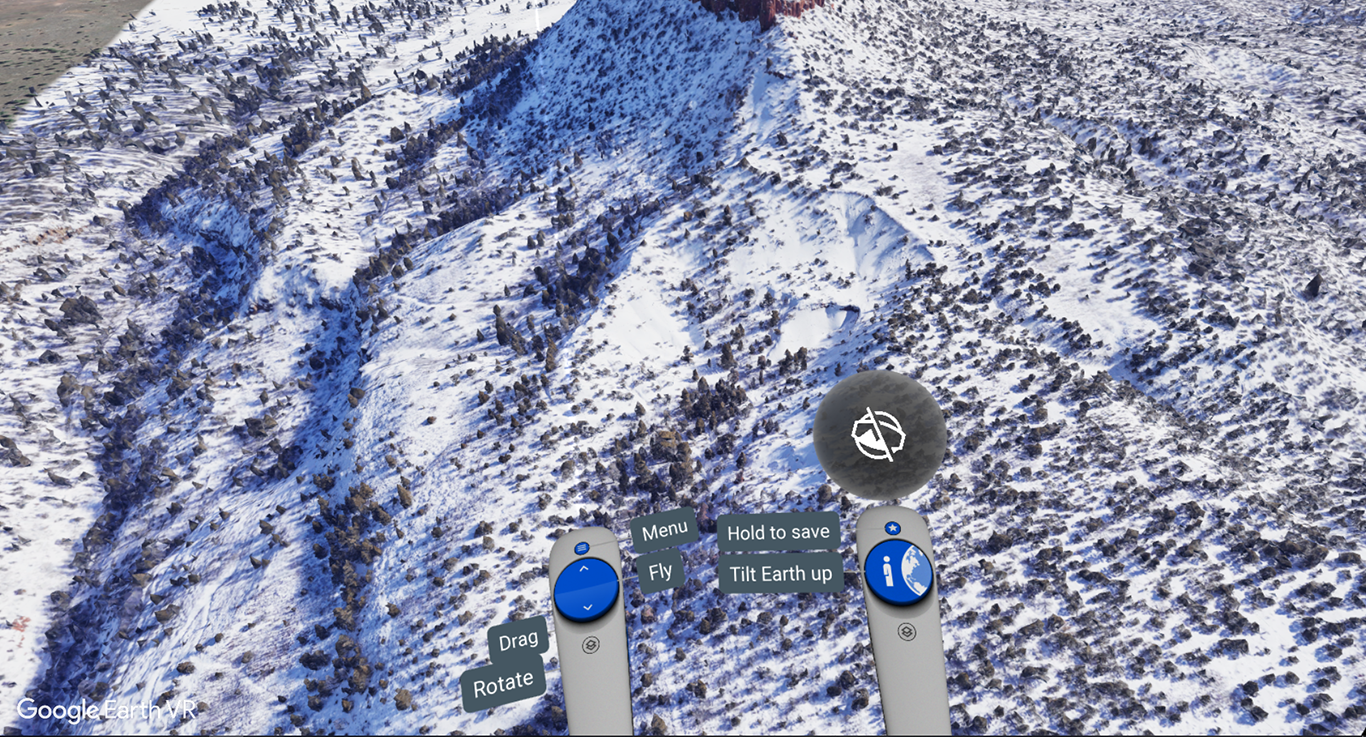
Task: Toggle Tilt Earth up on the right touchpad
Action: pos(780,573)
